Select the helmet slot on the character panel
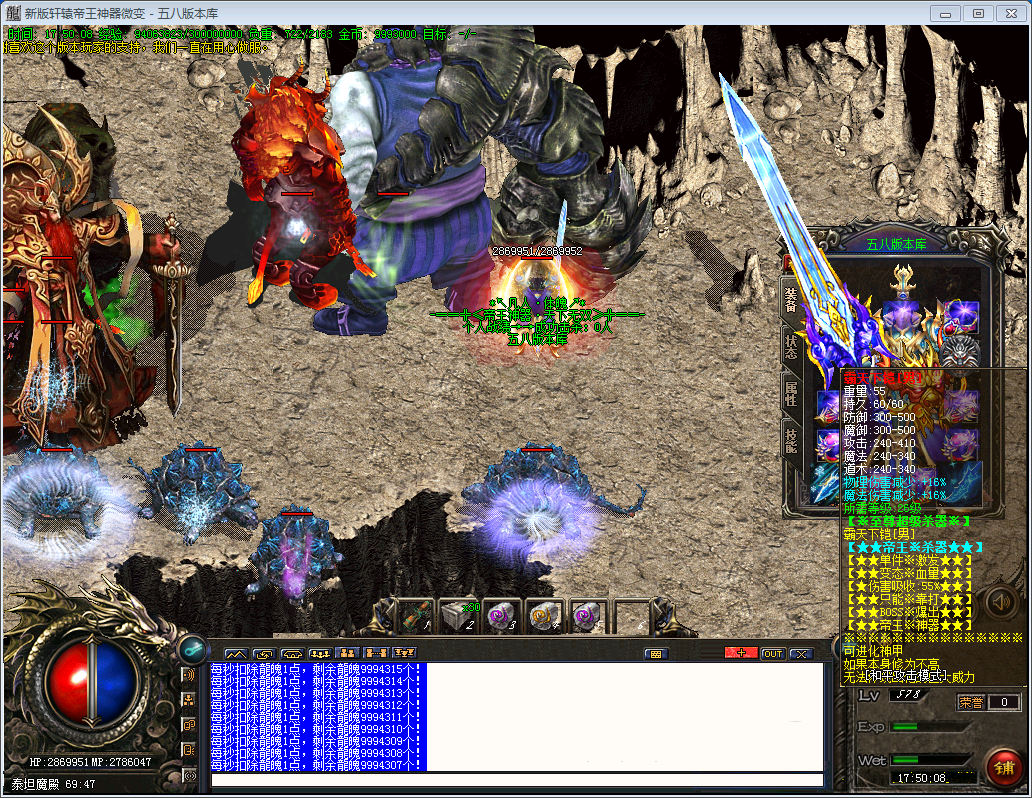 906,280
